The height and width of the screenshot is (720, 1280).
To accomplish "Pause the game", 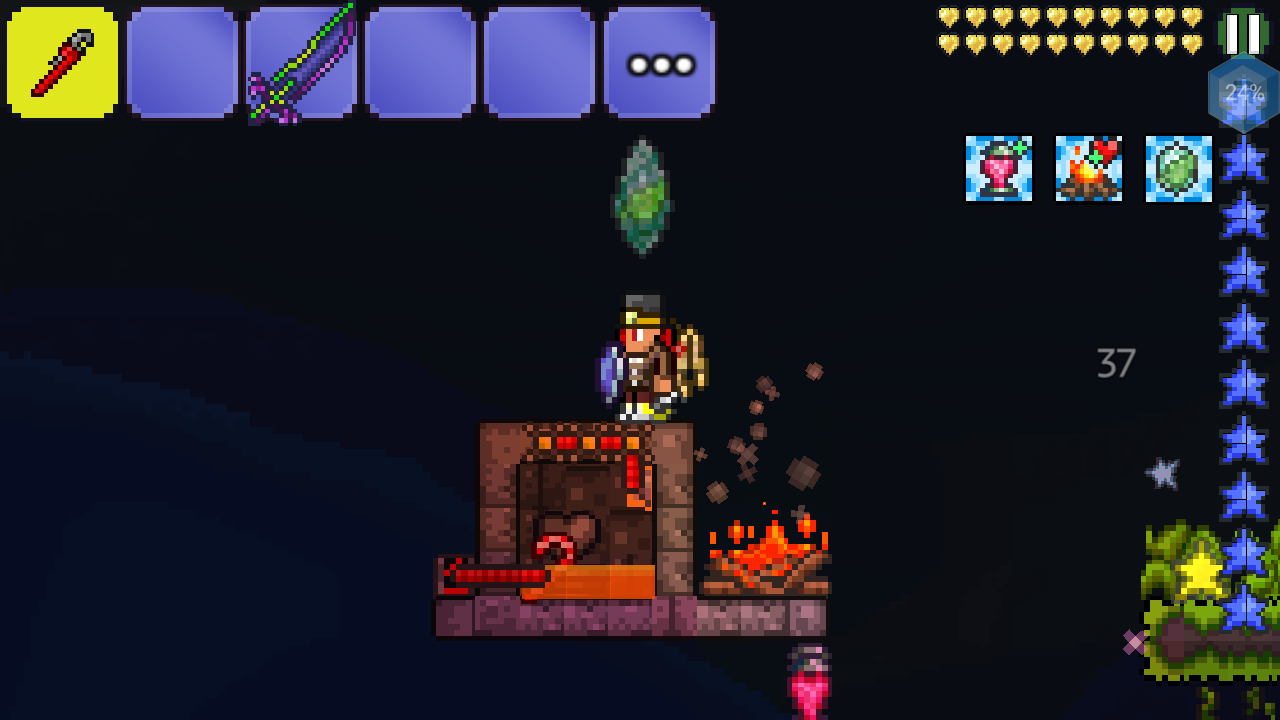I will click(1243, 32).
